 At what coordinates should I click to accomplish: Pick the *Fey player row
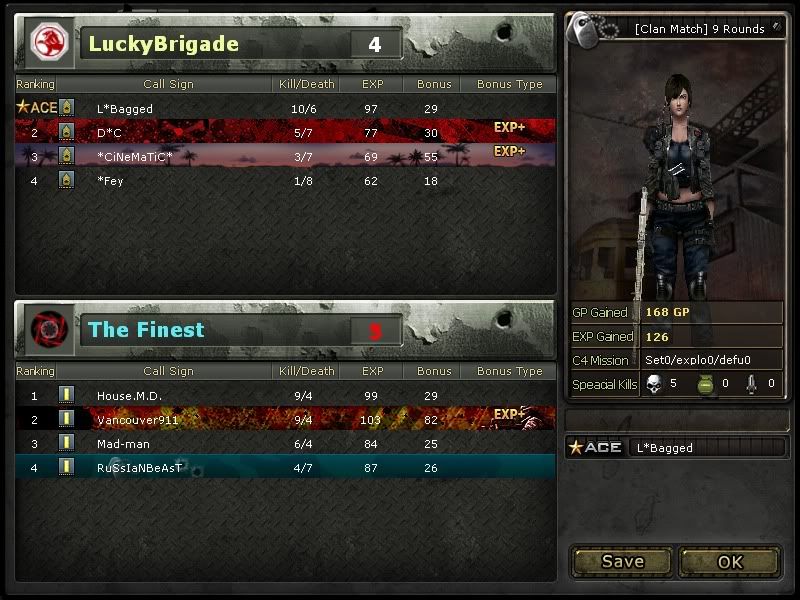click(285, 180)
